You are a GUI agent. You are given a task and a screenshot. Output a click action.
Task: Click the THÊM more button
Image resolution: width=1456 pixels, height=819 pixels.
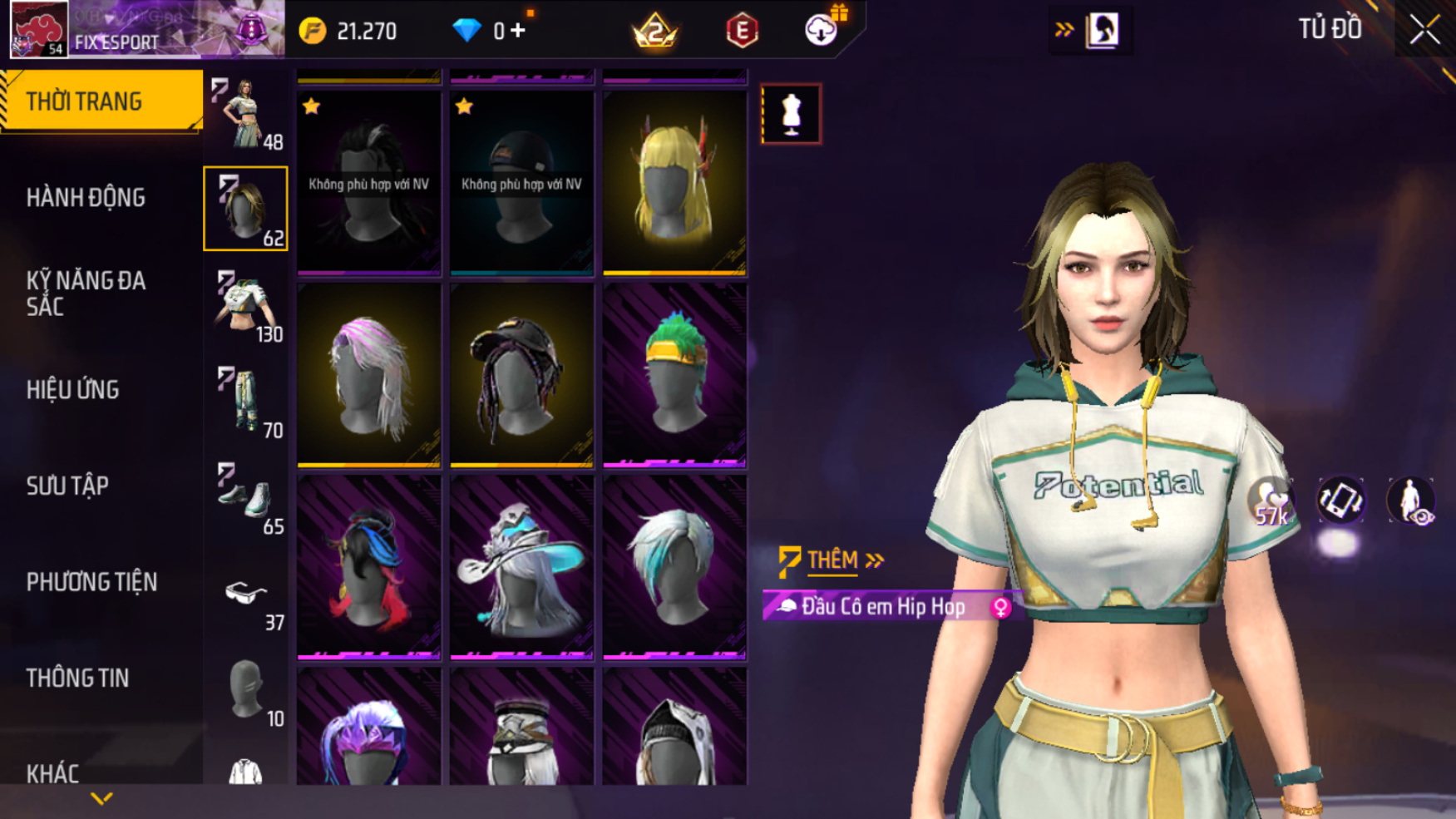[832, 560]
